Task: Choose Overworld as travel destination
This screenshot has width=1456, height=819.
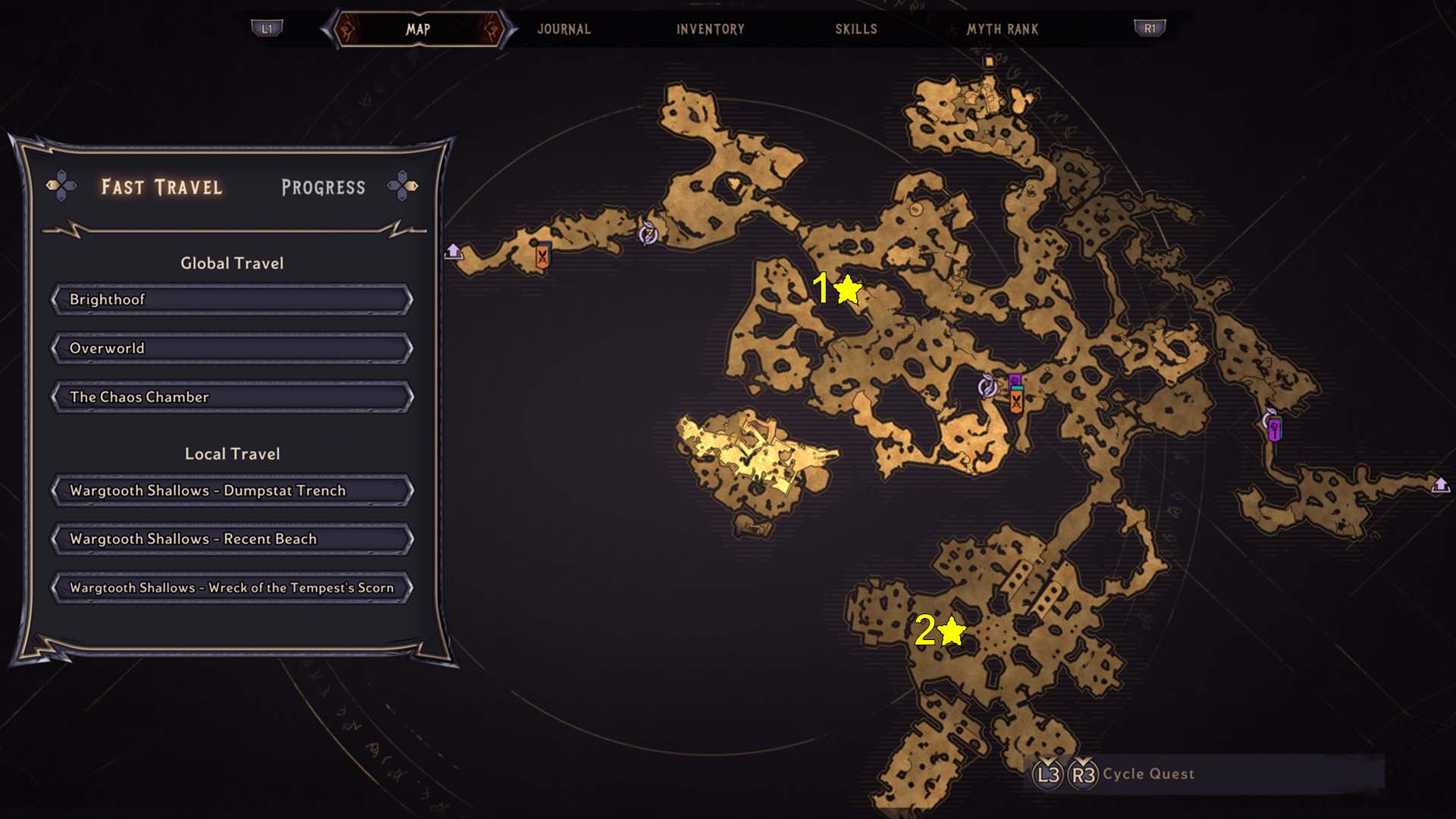Action: pyautogui.click(x=232, y=348)
